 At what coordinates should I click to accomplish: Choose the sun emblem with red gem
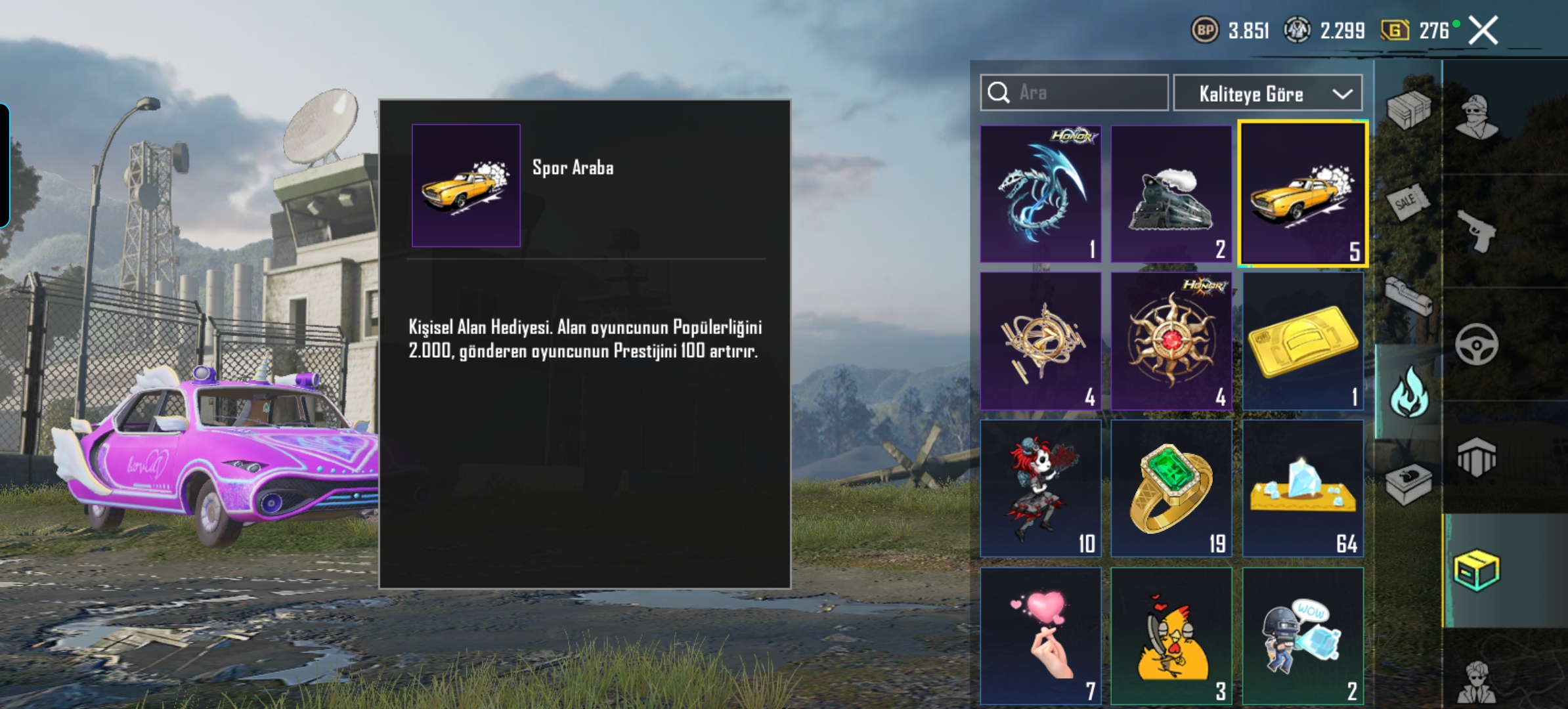click(1171, 341)
